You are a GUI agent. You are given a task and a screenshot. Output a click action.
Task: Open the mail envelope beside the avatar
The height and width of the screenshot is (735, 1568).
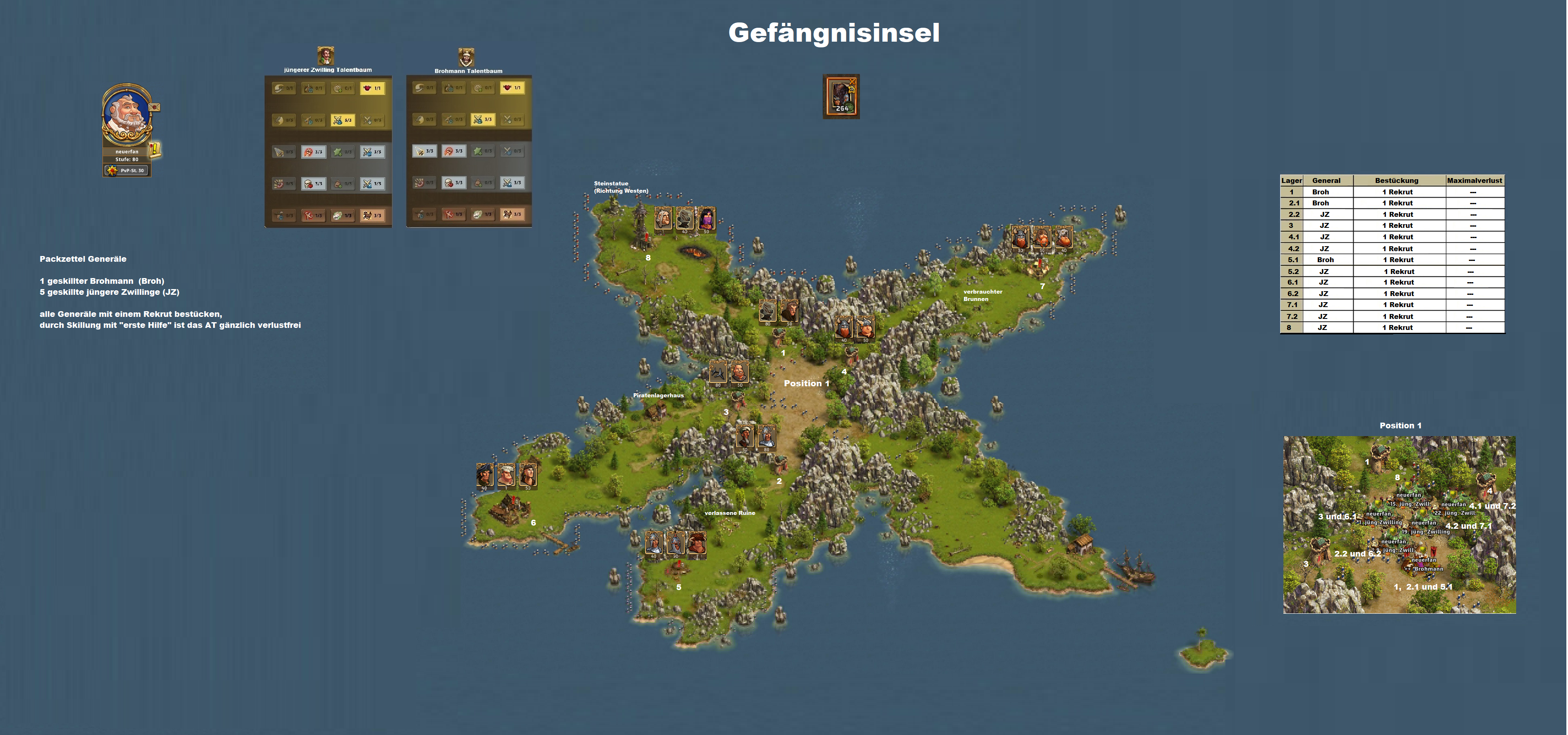pos(155,107)
